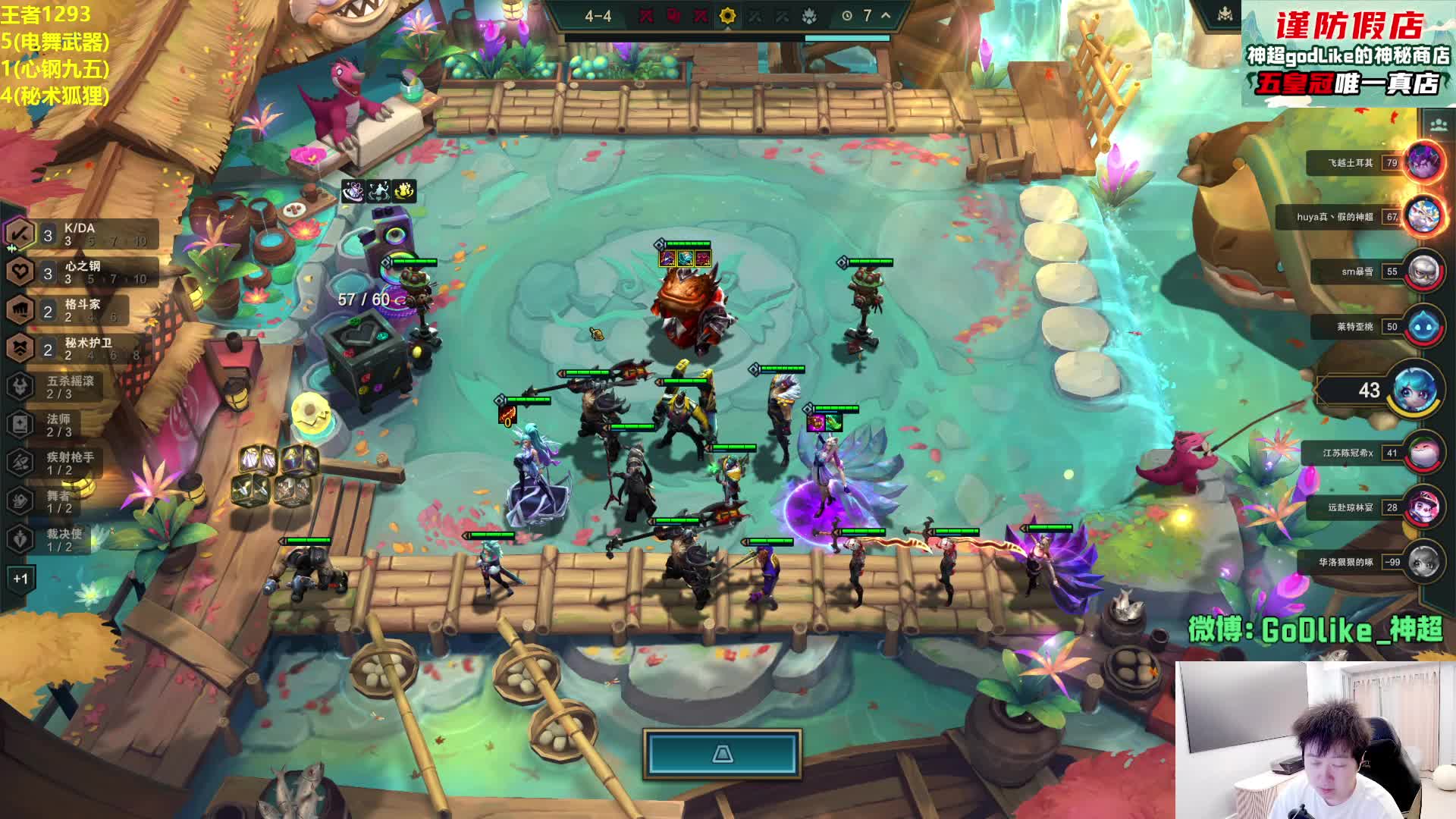The image size is (1456, 819).
Task: Expand the +1 hidden traits button
Action: [x=20, y=579]
